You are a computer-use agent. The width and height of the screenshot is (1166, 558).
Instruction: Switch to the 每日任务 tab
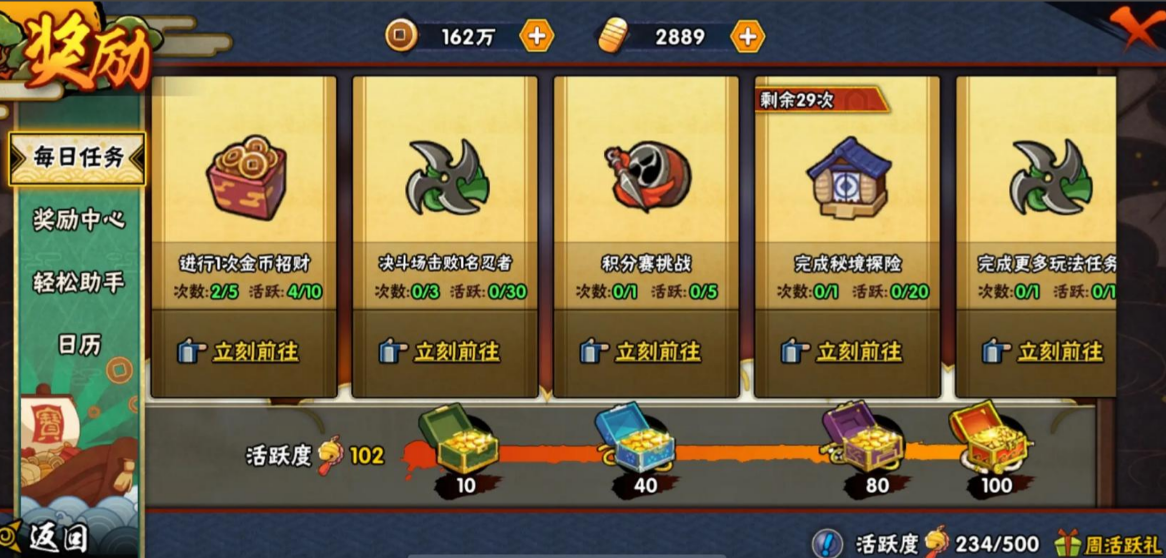click(78, 157)
